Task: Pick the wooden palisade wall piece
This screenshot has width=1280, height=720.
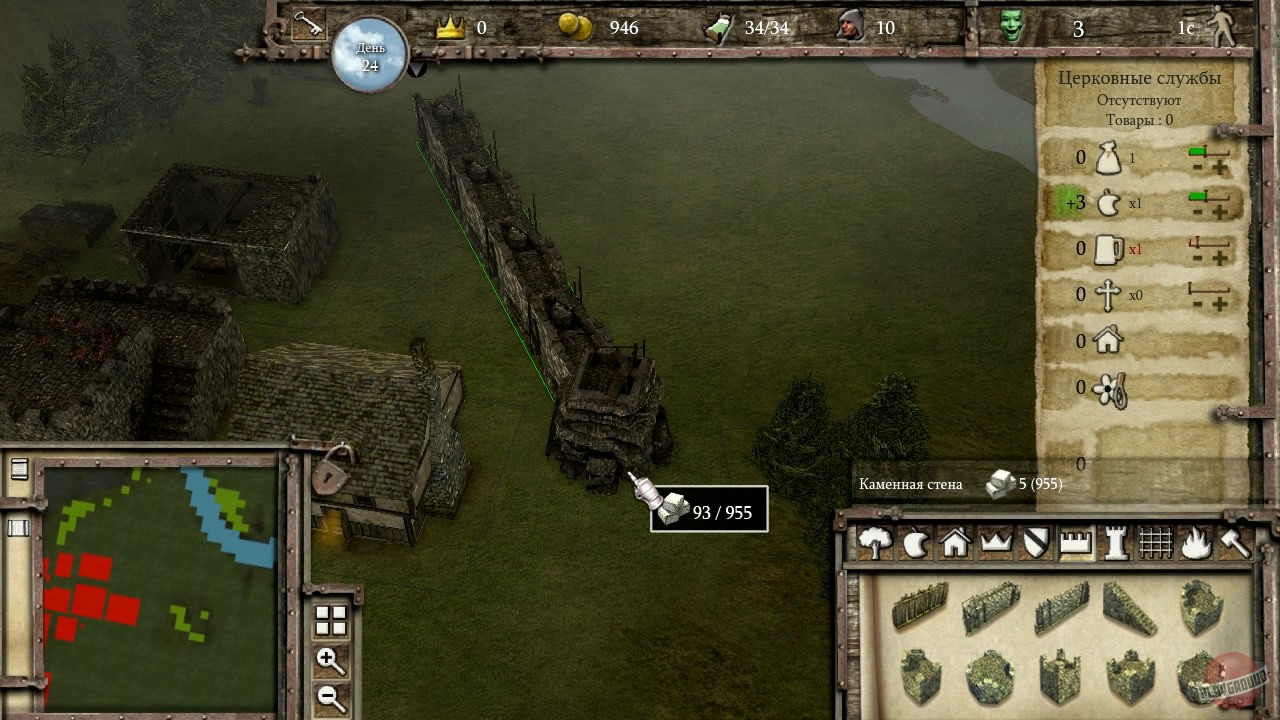Action: [x=920, y=605]
